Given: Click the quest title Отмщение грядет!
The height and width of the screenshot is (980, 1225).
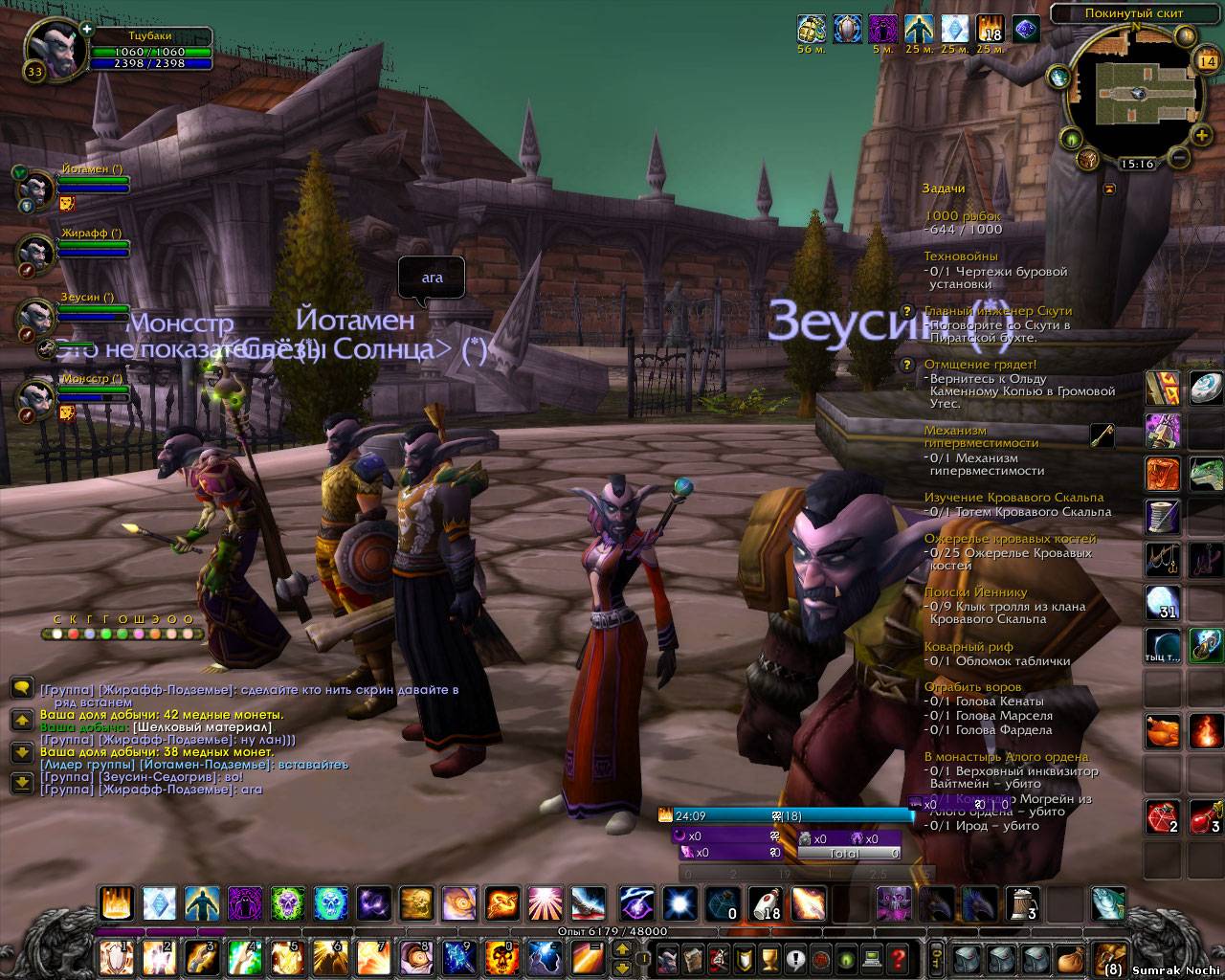Looking at the screenshot, I should pyautogui.click(x=979, y=365).
